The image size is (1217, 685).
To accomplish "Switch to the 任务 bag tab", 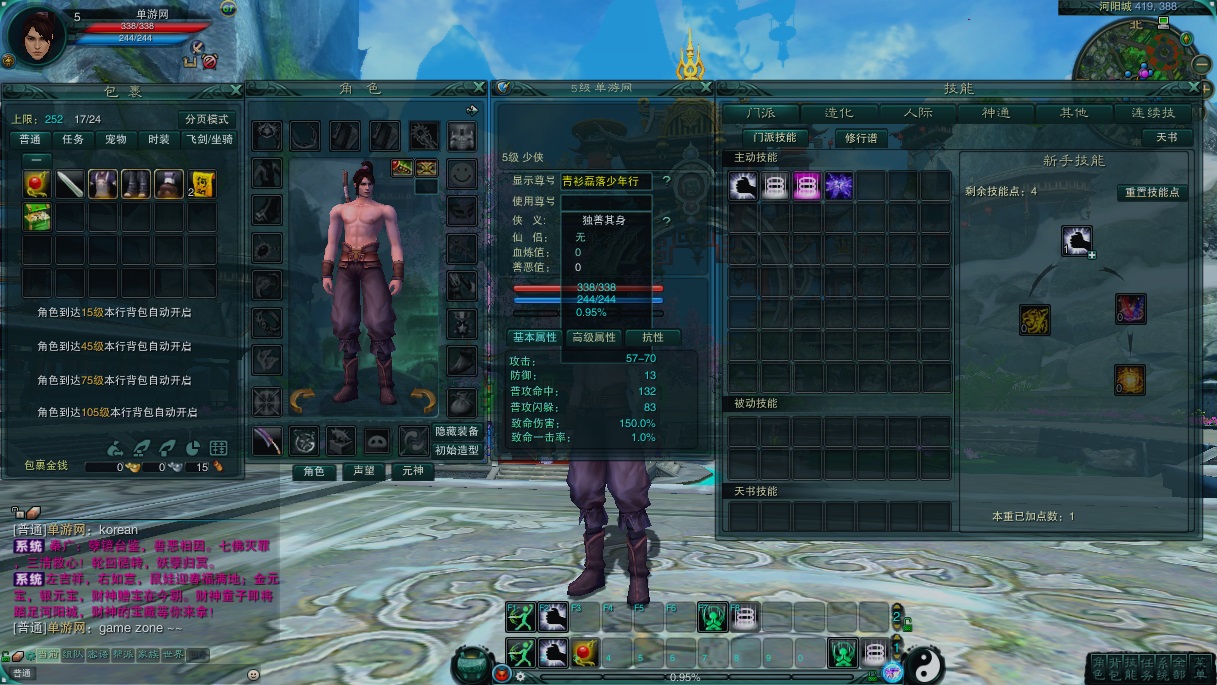I will pos(73,139).
